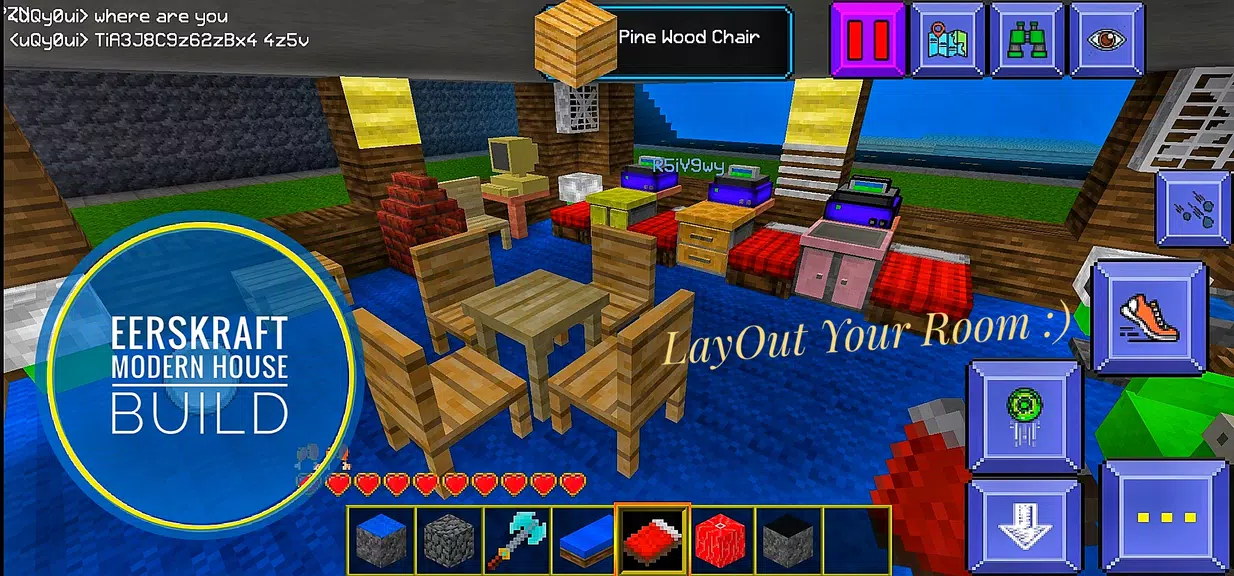1234x576 pixels.
Task: Equip the diamond battle axe from the hotbar
Action: click(x=516, y=538)
